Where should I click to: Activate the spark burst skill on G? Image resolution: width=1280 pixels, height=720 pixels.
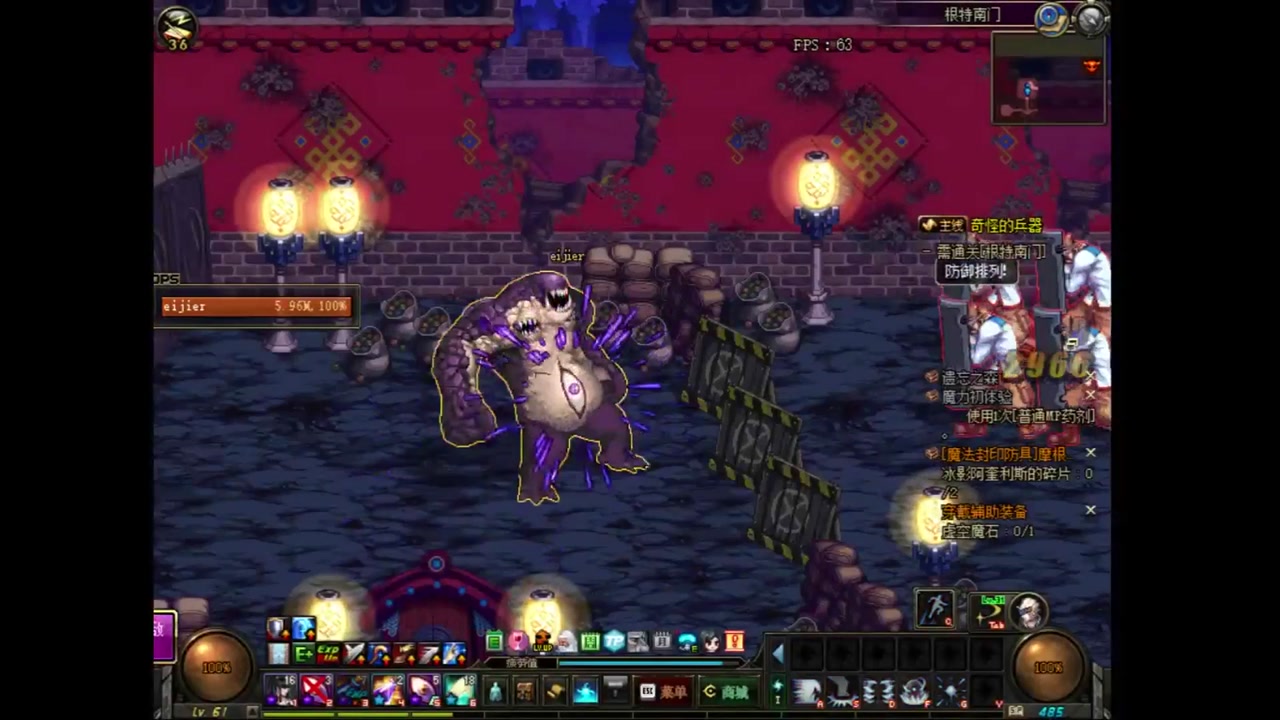pos(950,691)
